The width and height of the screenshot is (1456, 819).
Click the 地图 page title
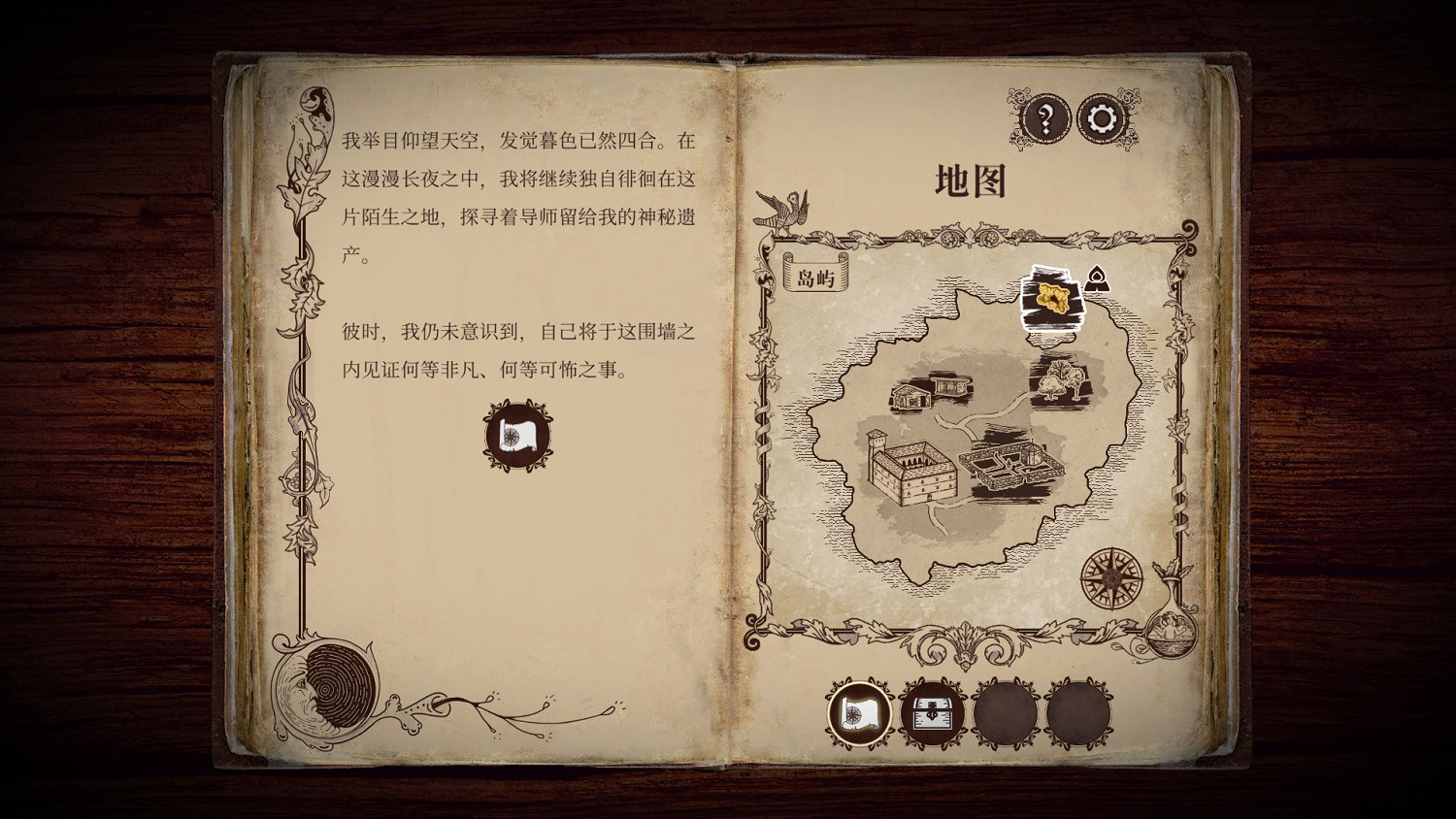click(x=971, y=181)
